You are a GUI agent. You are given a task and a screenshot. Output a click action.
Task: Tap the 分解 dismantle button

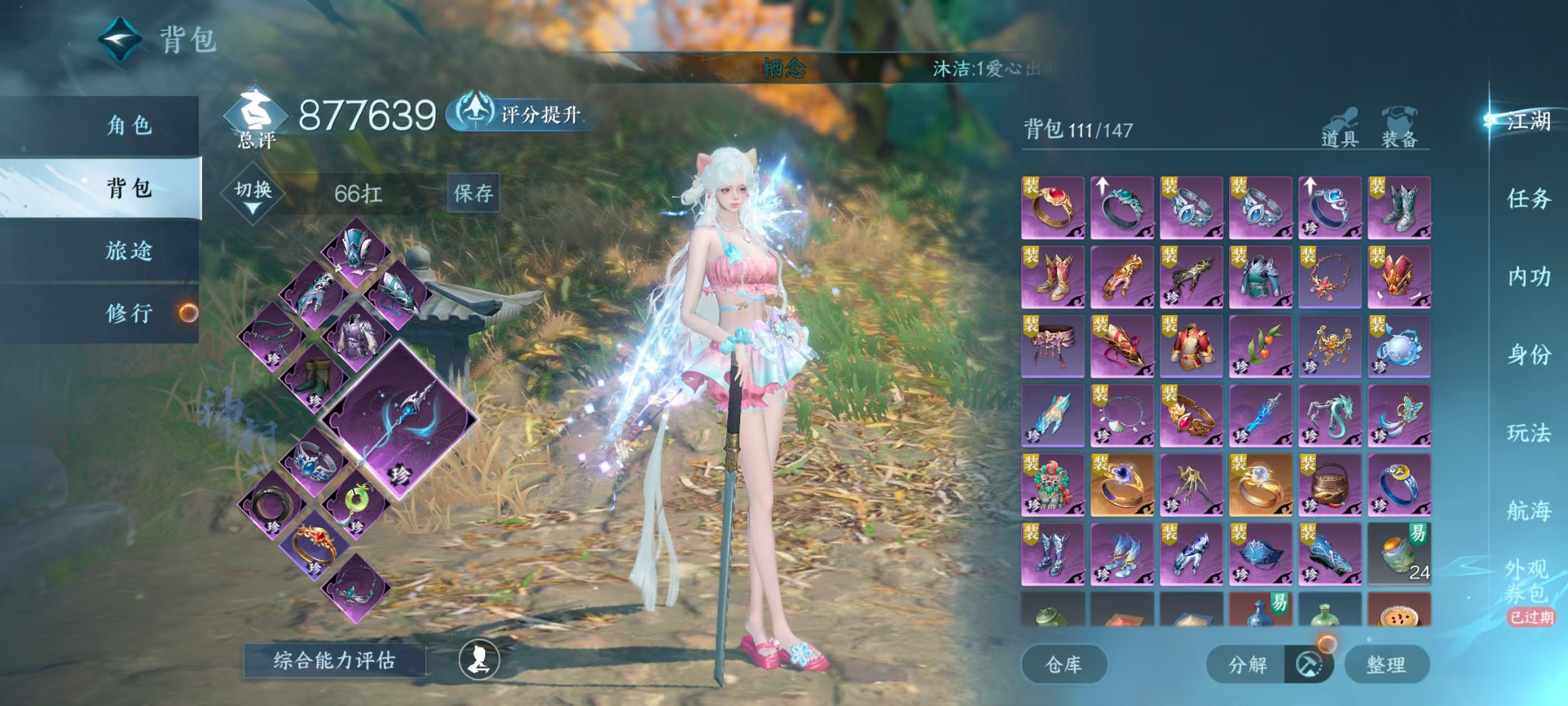click(x=1247, y=664)
